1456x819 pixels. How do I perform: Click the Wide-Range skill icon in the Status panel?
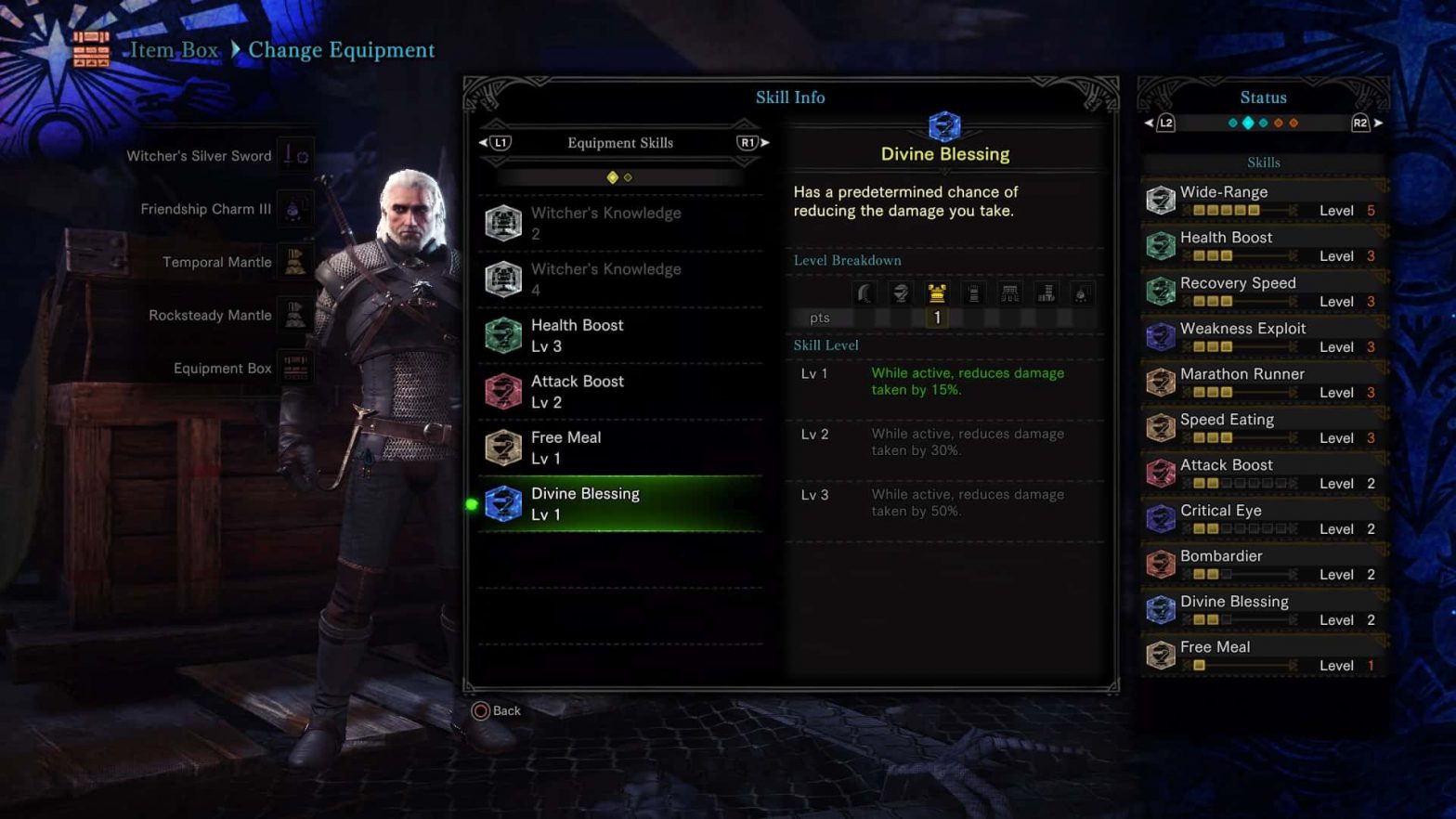pyautogui.click(x=1161, y=200)
